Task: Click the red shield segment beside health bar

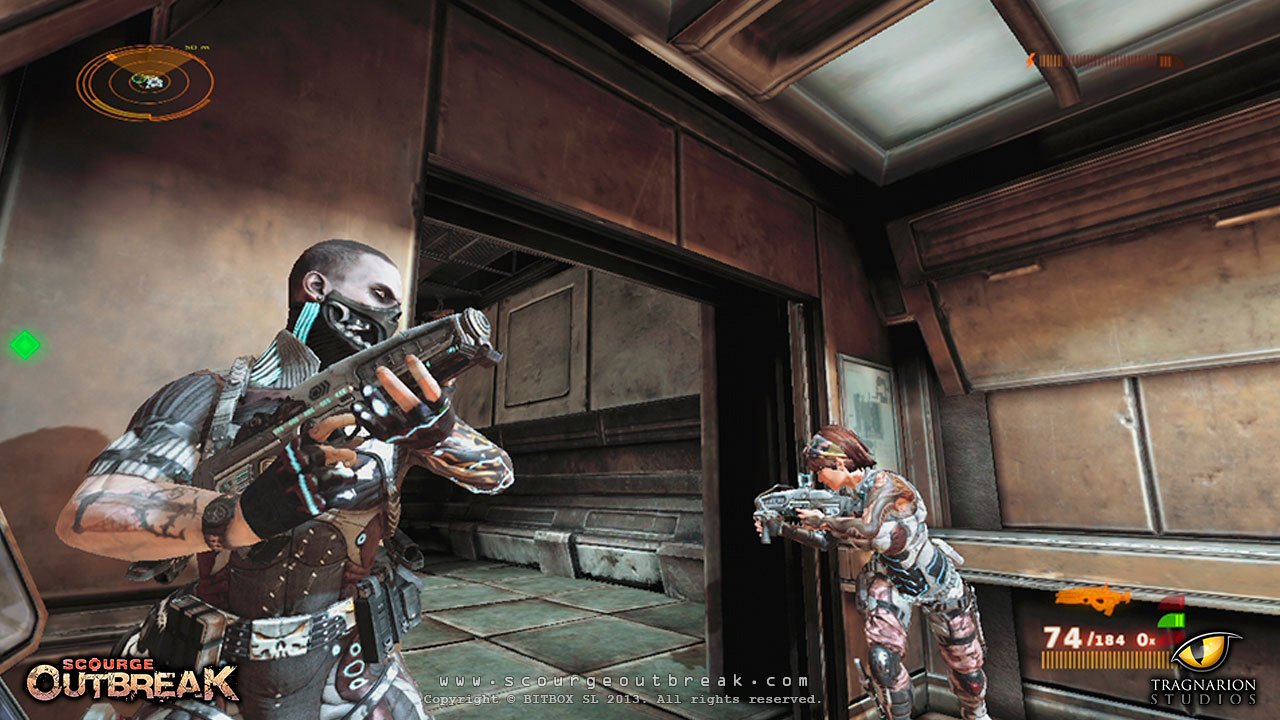Action: (1173, 600)
